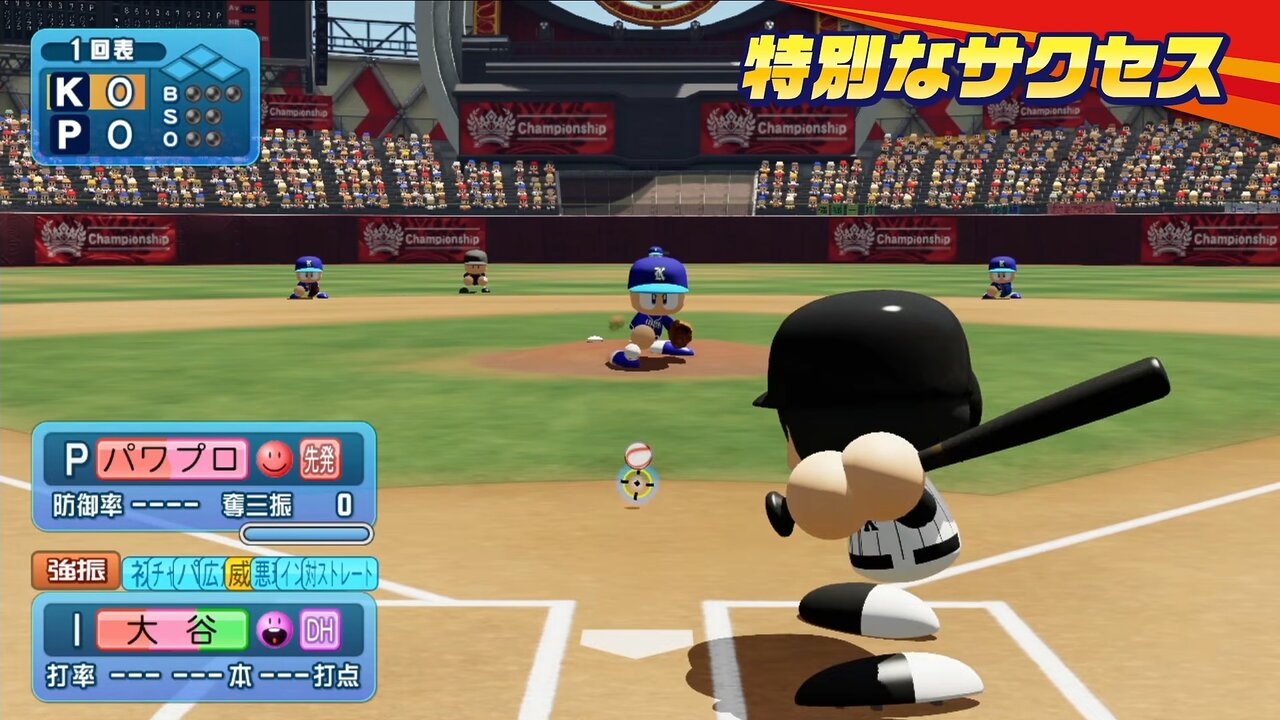Select pitcher パワプロ name plate
Viewport: 1280px width, 720px height.
171,459
